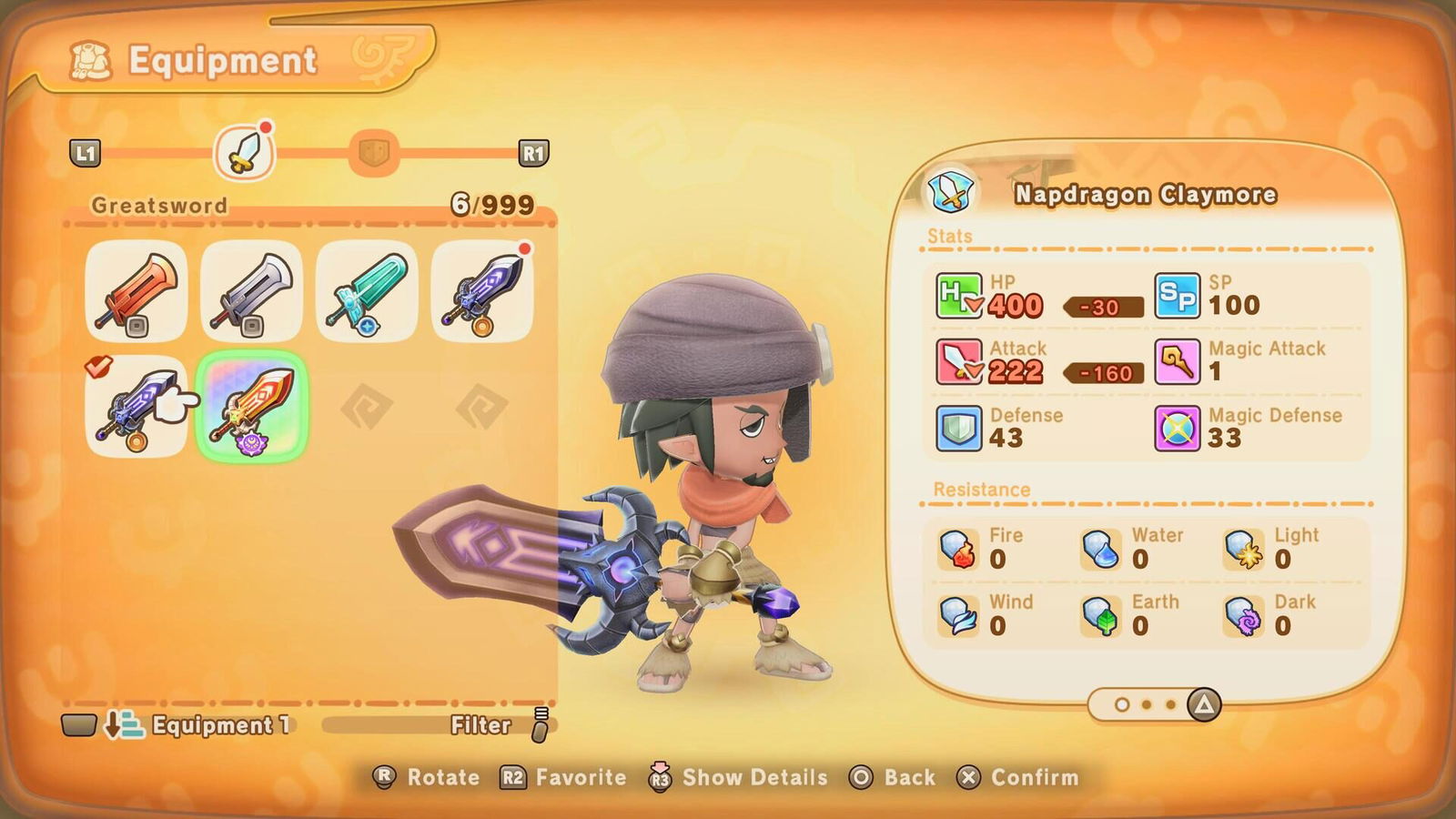
Task: Choose the teal crystal greatsword slot
Action: coord(367,291)
